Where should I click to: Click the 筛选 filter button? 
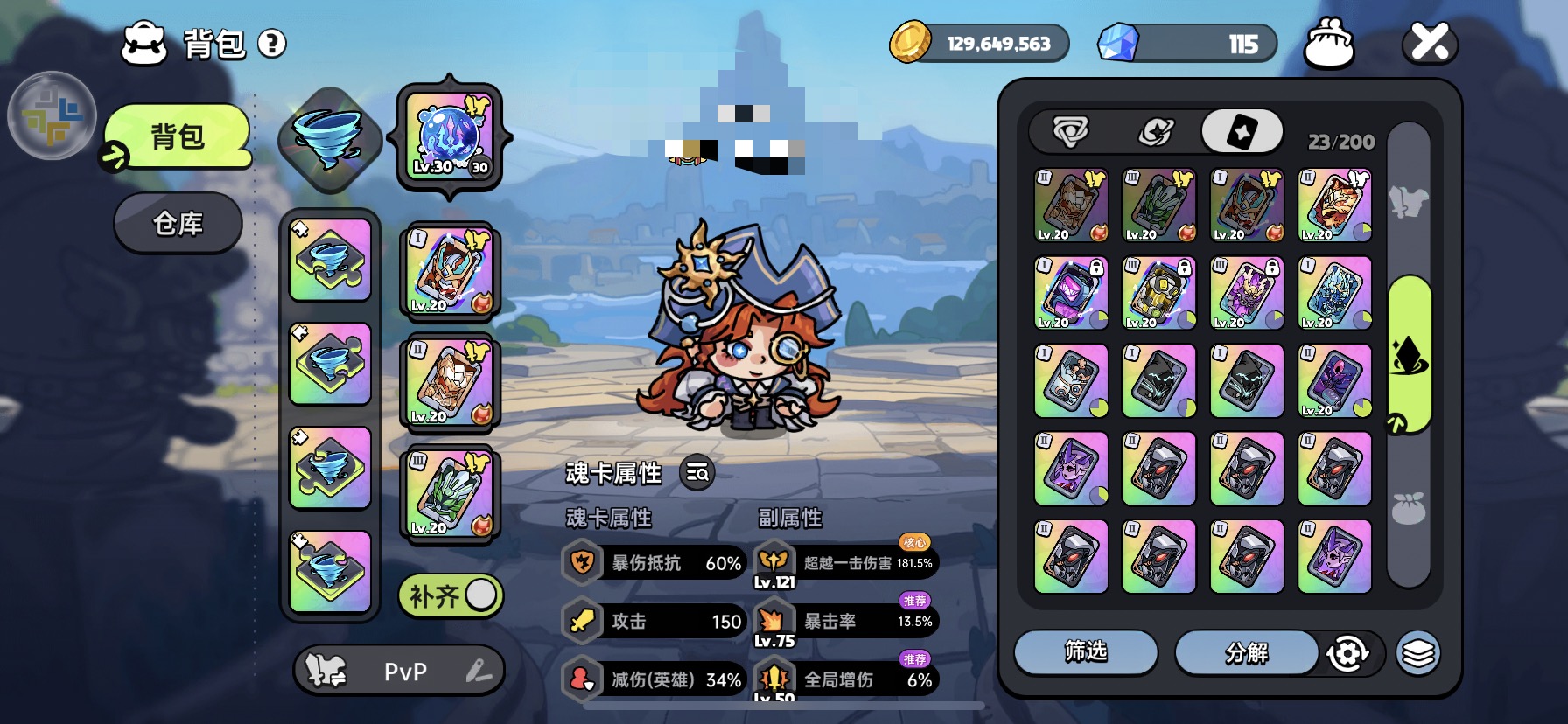[x=1086, y=652]
